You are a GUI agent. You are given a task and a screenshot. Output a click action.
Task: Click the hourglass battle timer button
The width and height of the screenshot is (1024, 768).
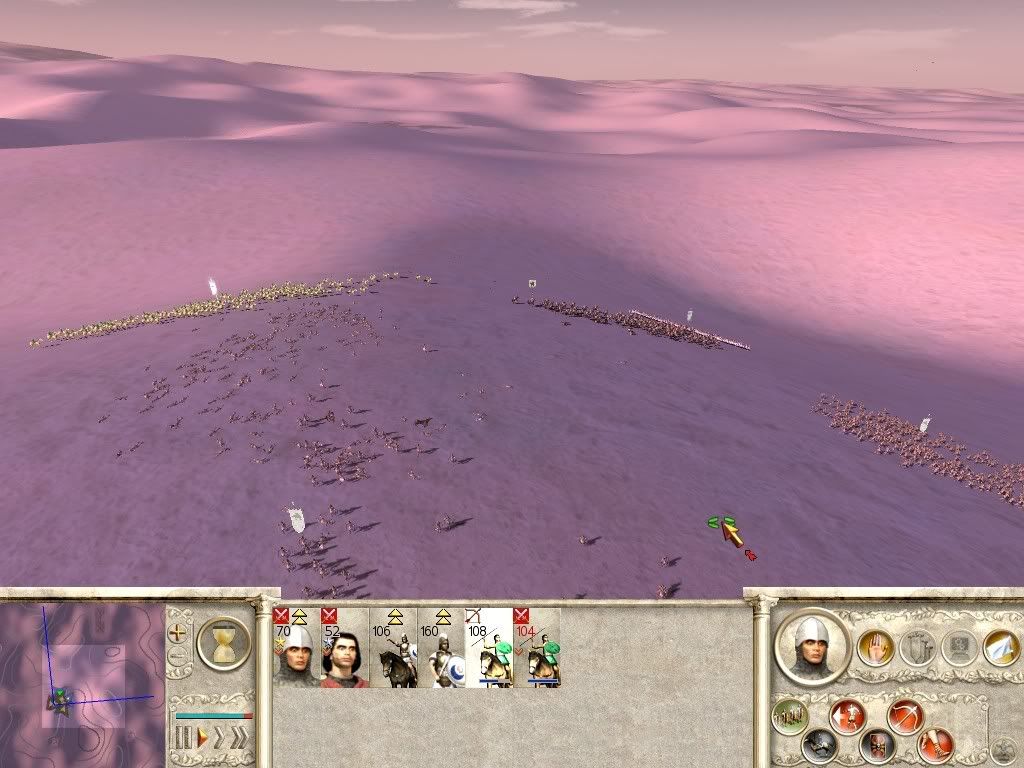[x=224, y=642]
